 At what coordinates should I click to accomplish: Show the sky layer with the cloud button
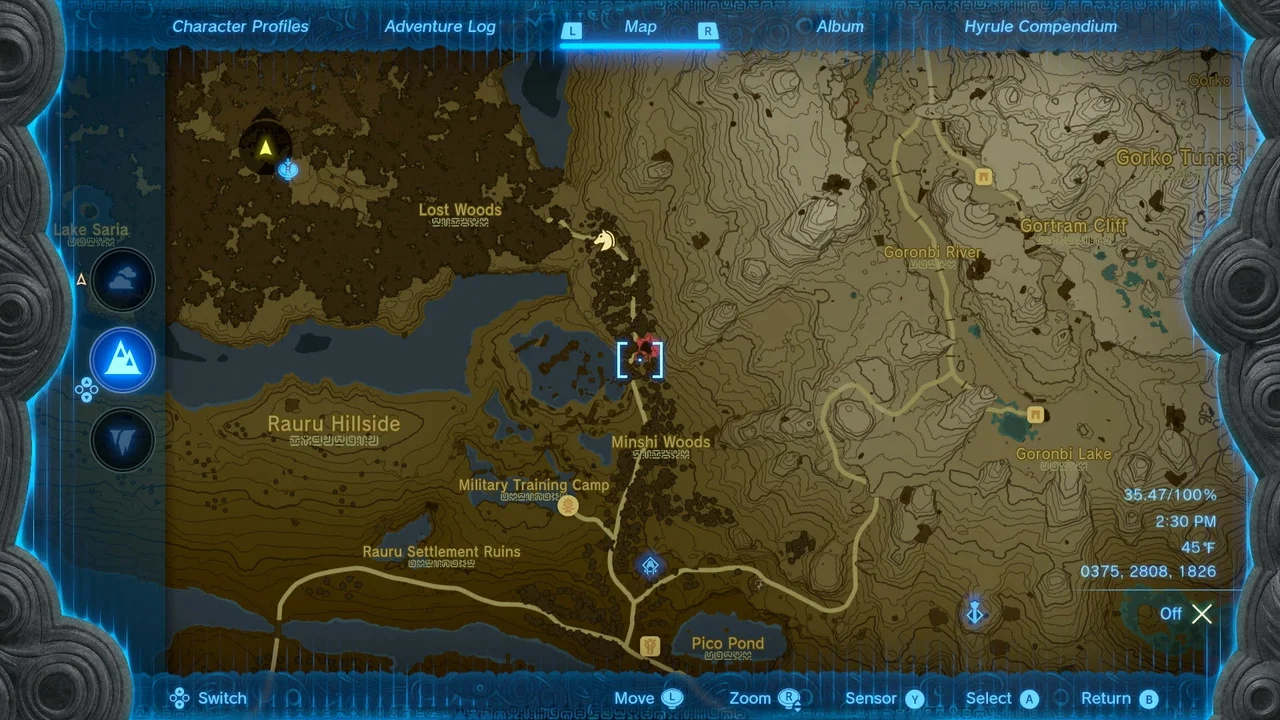point(123,280)
